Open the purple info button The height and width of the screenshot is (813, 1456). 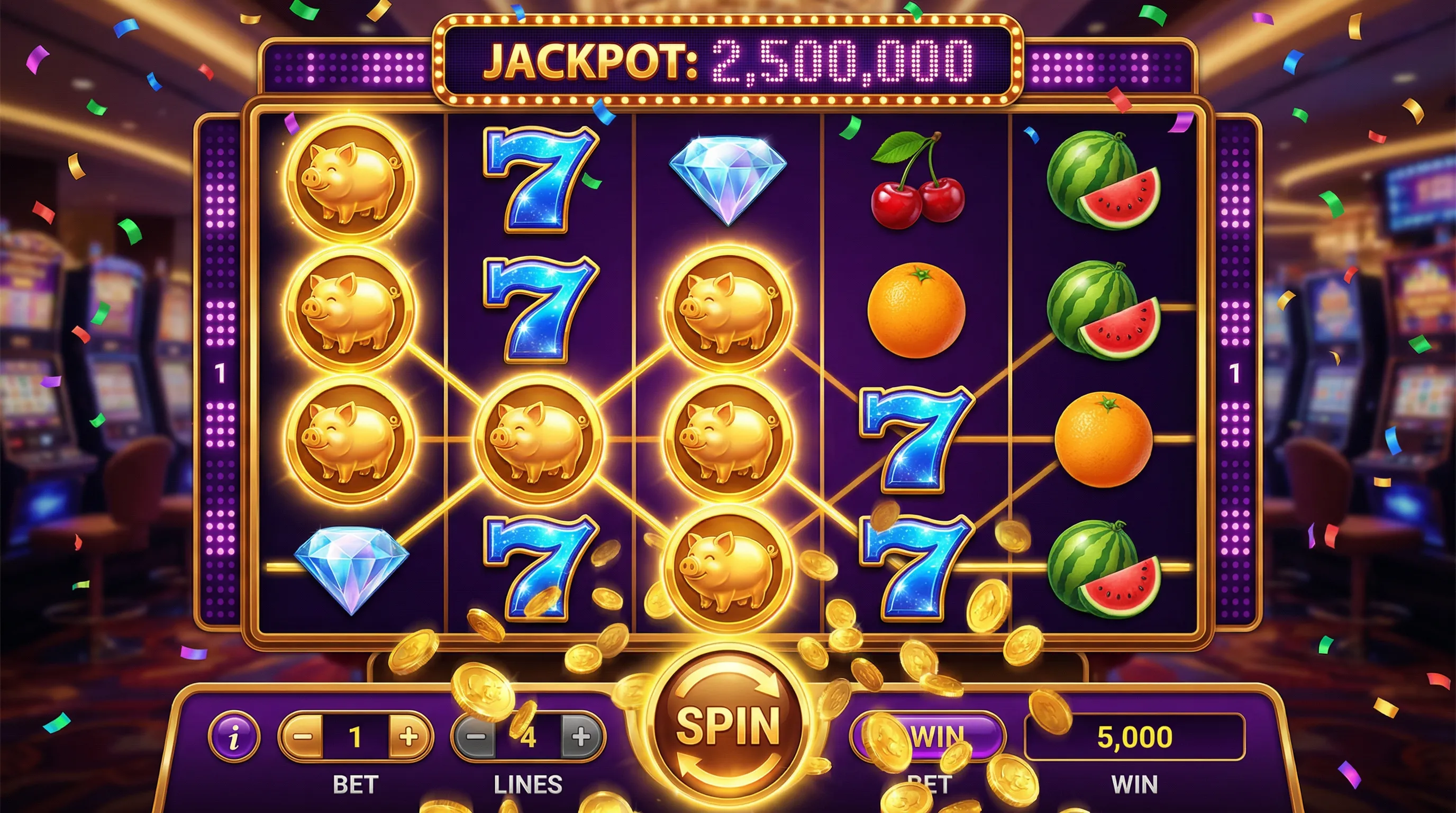click(234, 737)
